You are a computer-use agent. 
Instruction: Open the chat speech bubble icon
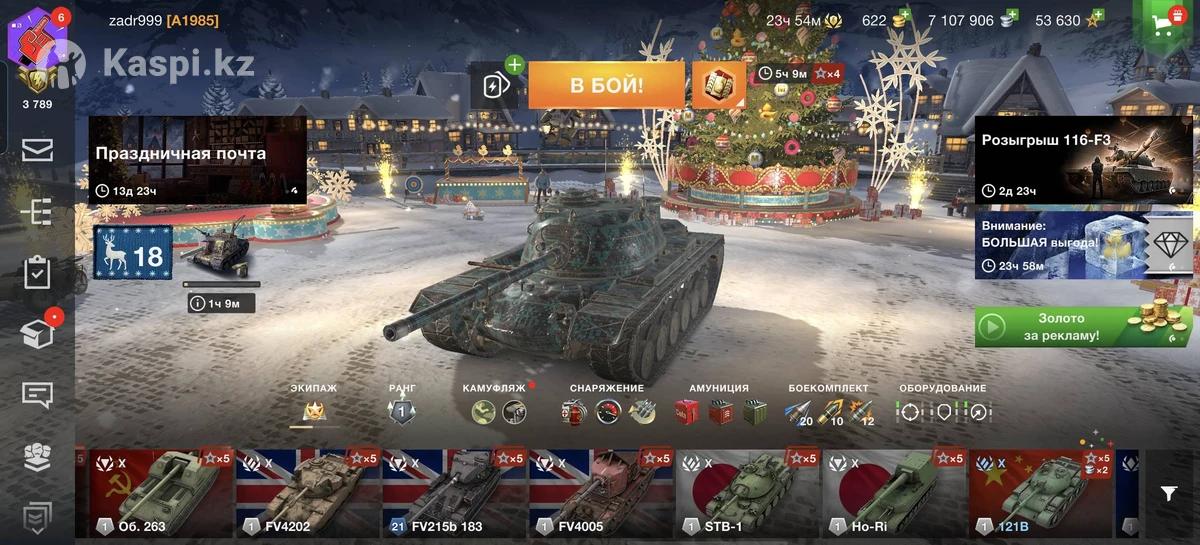click(37, 395)
